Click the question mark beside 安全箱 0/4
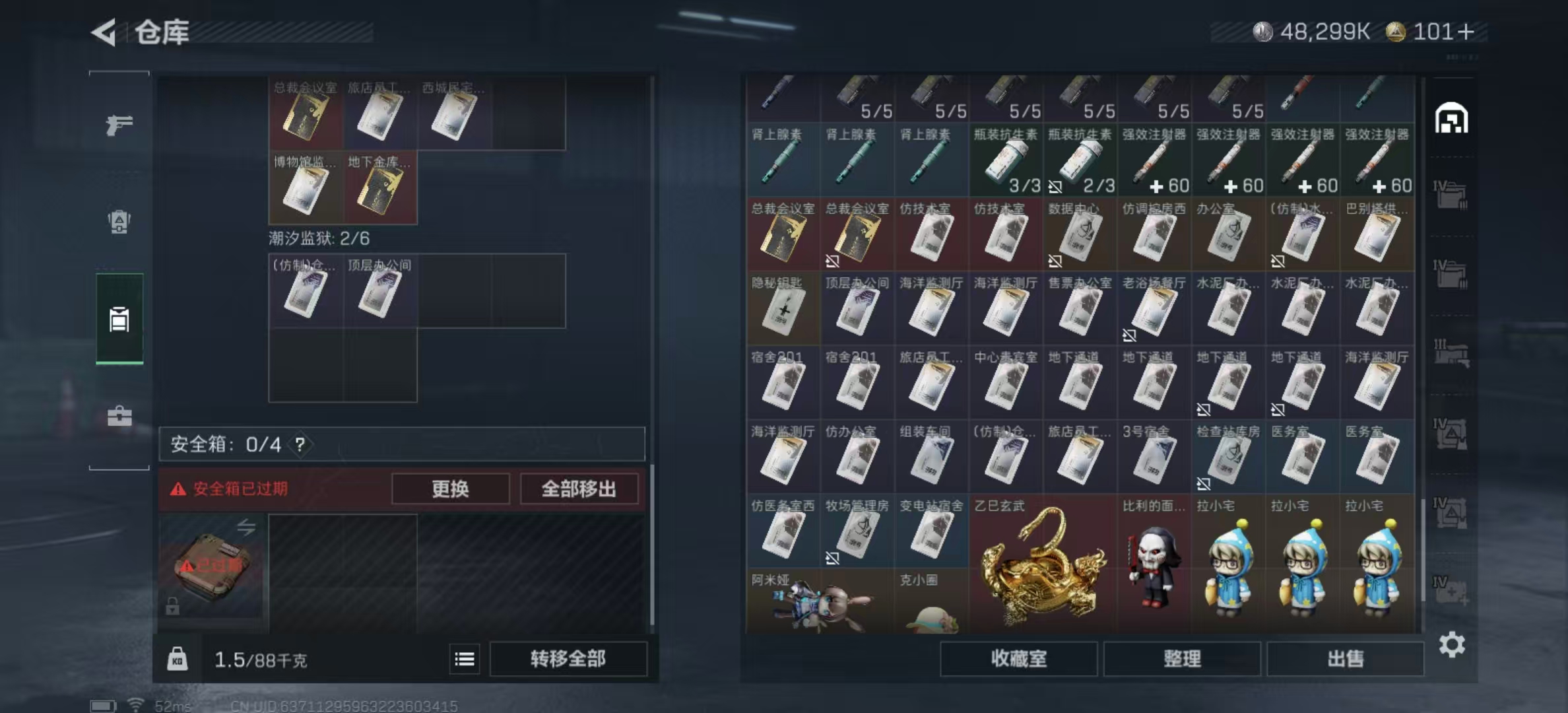Screen dimensions: 1568x713 point(301,444)
